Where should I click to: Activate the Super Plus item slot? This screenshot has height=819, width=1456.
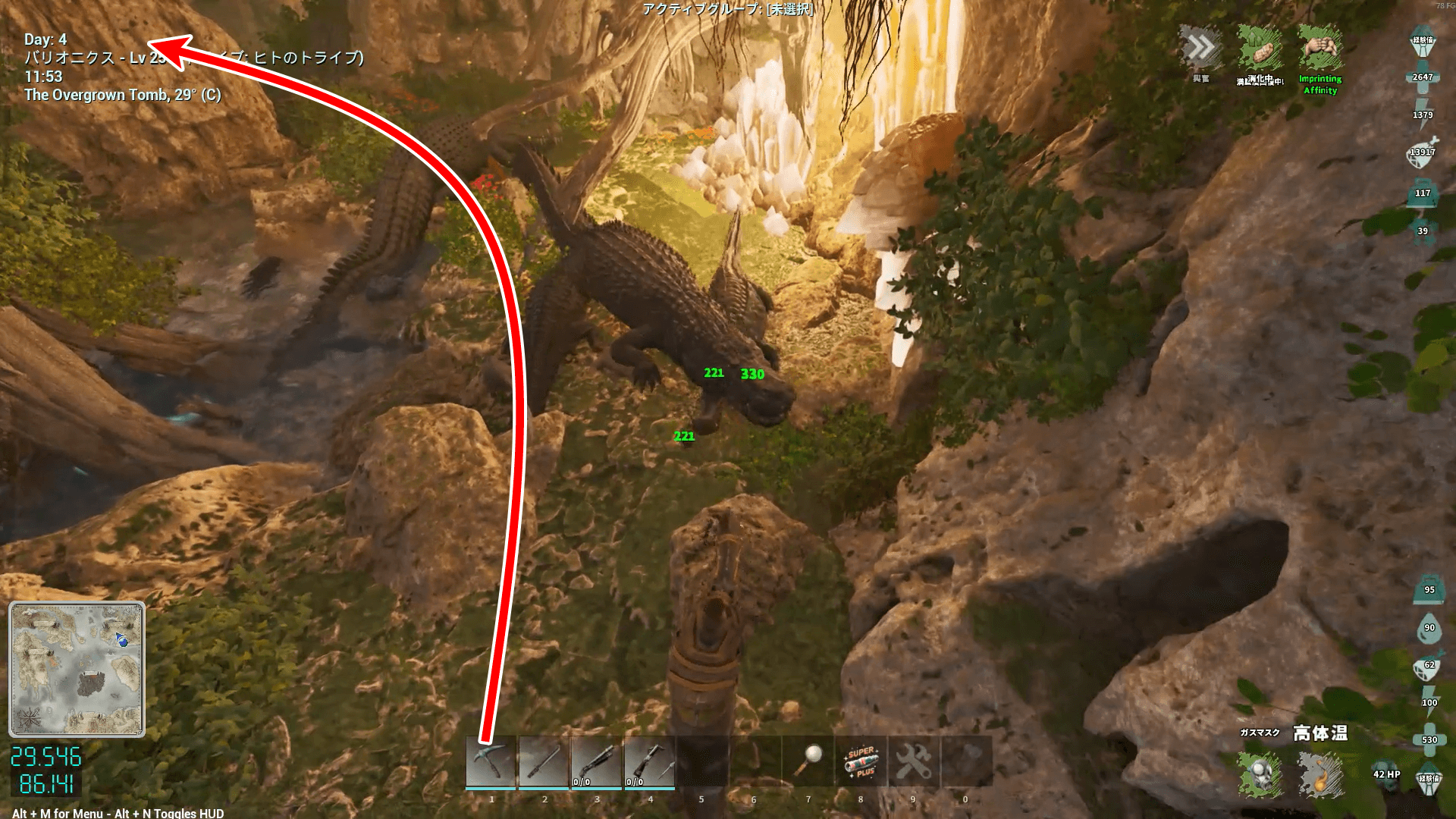click(x=861, y=762)
